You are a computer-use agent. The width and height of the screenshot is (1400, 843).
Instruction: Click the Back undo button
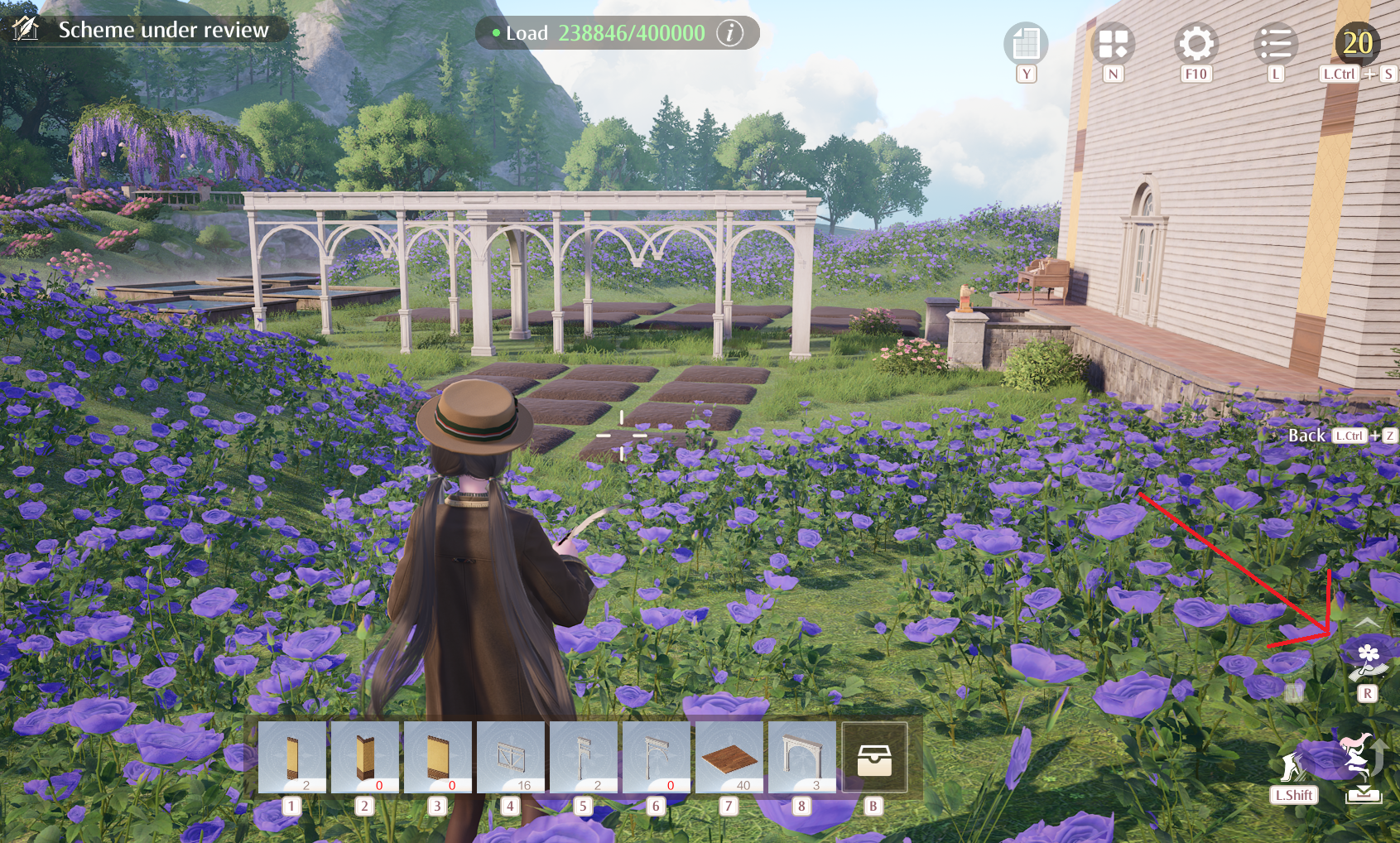pyautogui.click(x=1307, y=436)
